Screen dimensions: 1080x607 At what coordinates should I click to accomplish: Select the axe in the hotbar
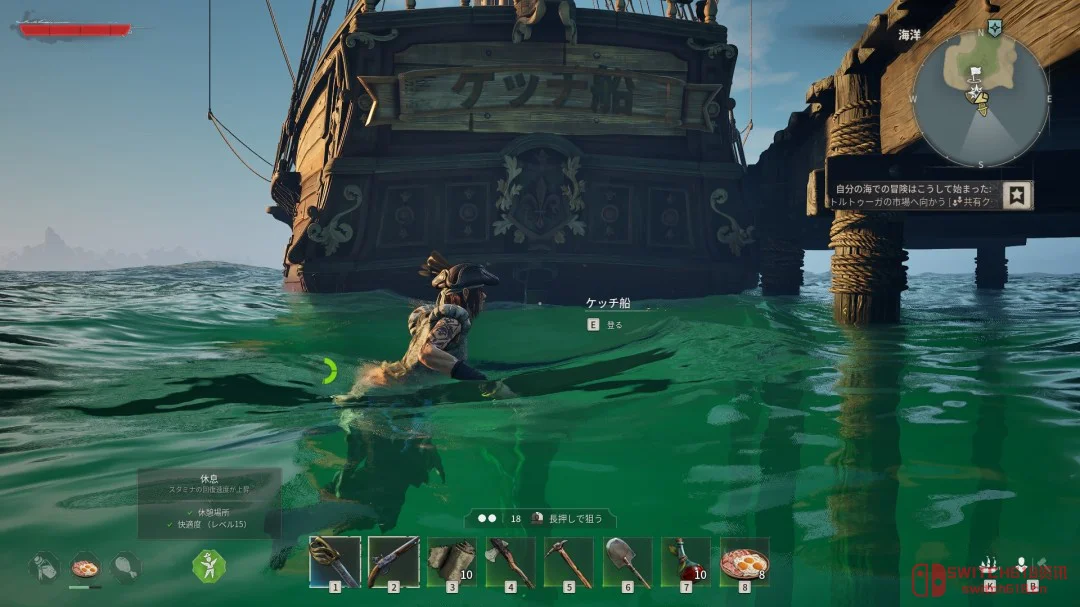click(511, 562)
